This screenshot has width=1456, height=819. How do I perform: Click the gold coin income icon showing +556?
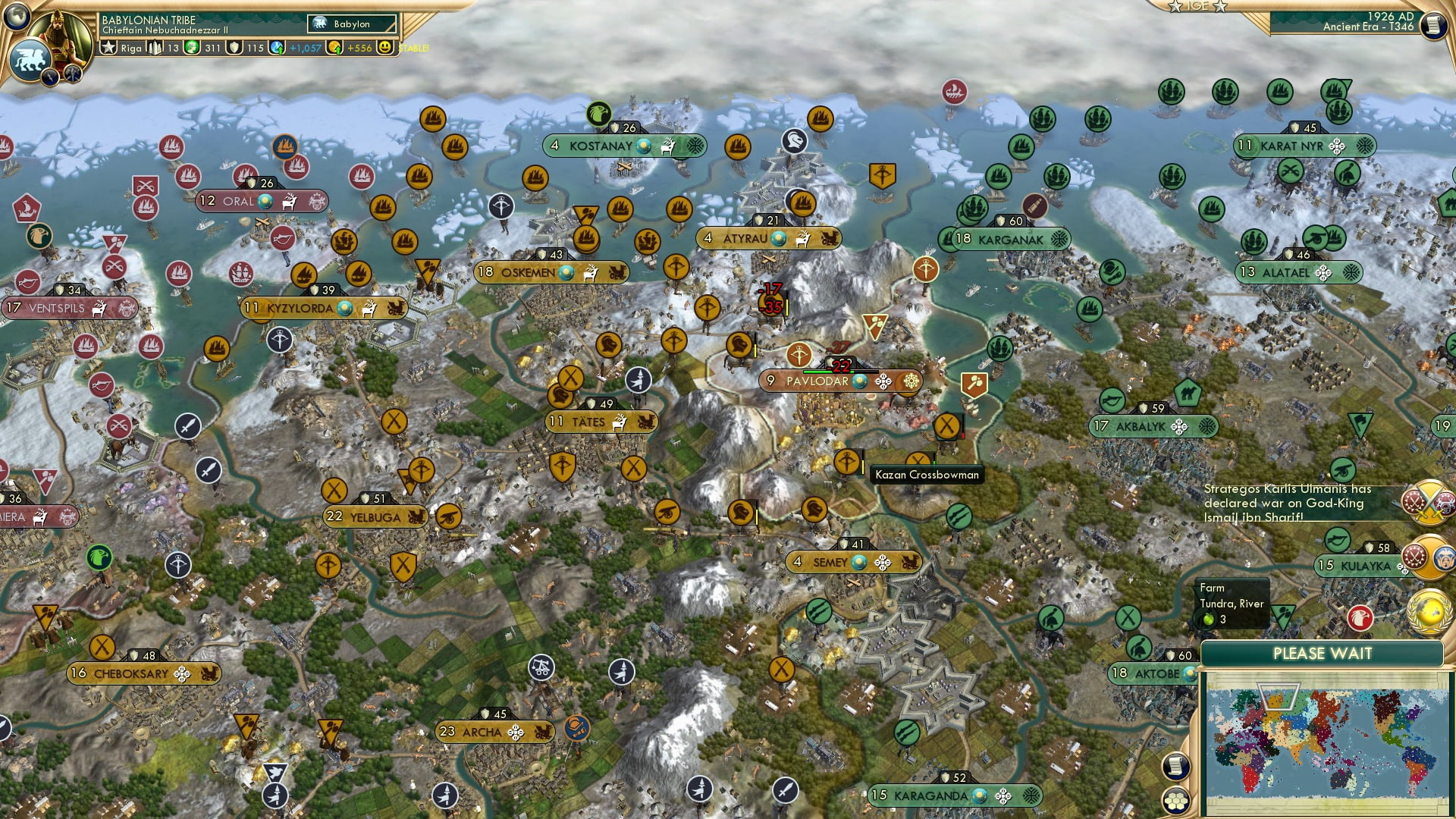pos(336,47)
